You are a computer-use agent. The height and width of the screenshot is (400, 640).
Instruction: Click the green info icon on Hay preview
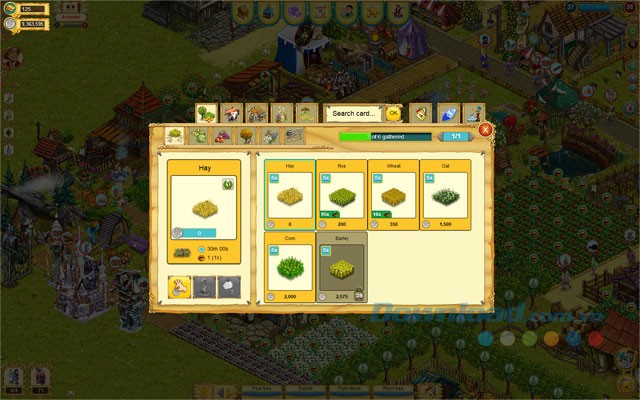[x=228, y=184]
